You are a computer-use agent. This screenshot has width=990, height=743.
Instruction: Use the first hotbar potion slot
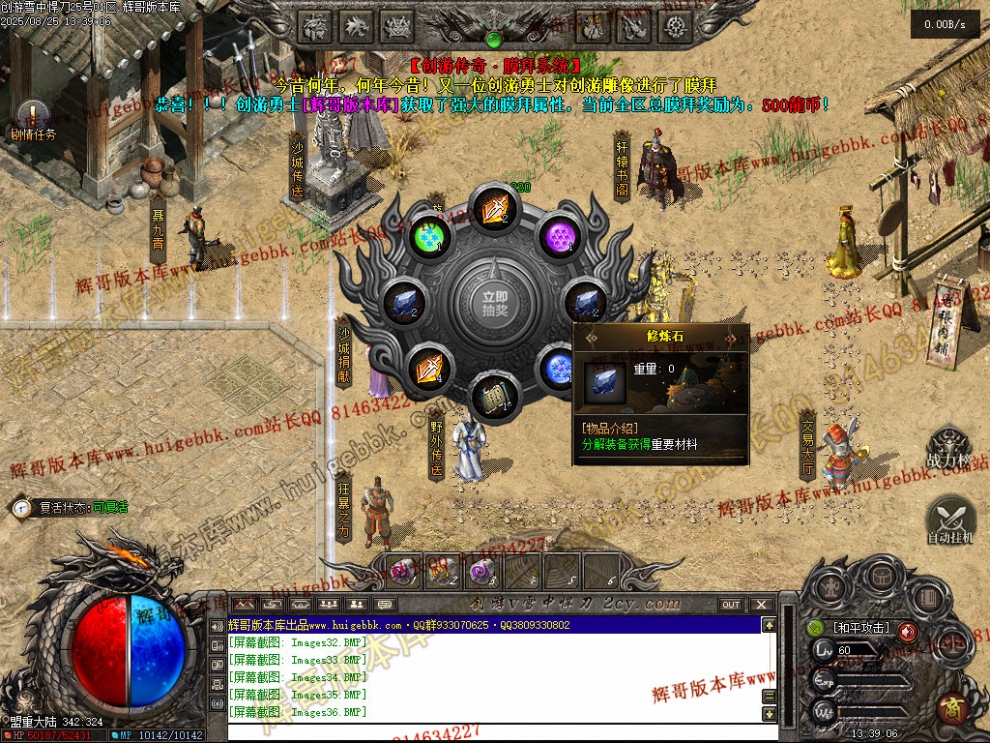coord(403,571)
